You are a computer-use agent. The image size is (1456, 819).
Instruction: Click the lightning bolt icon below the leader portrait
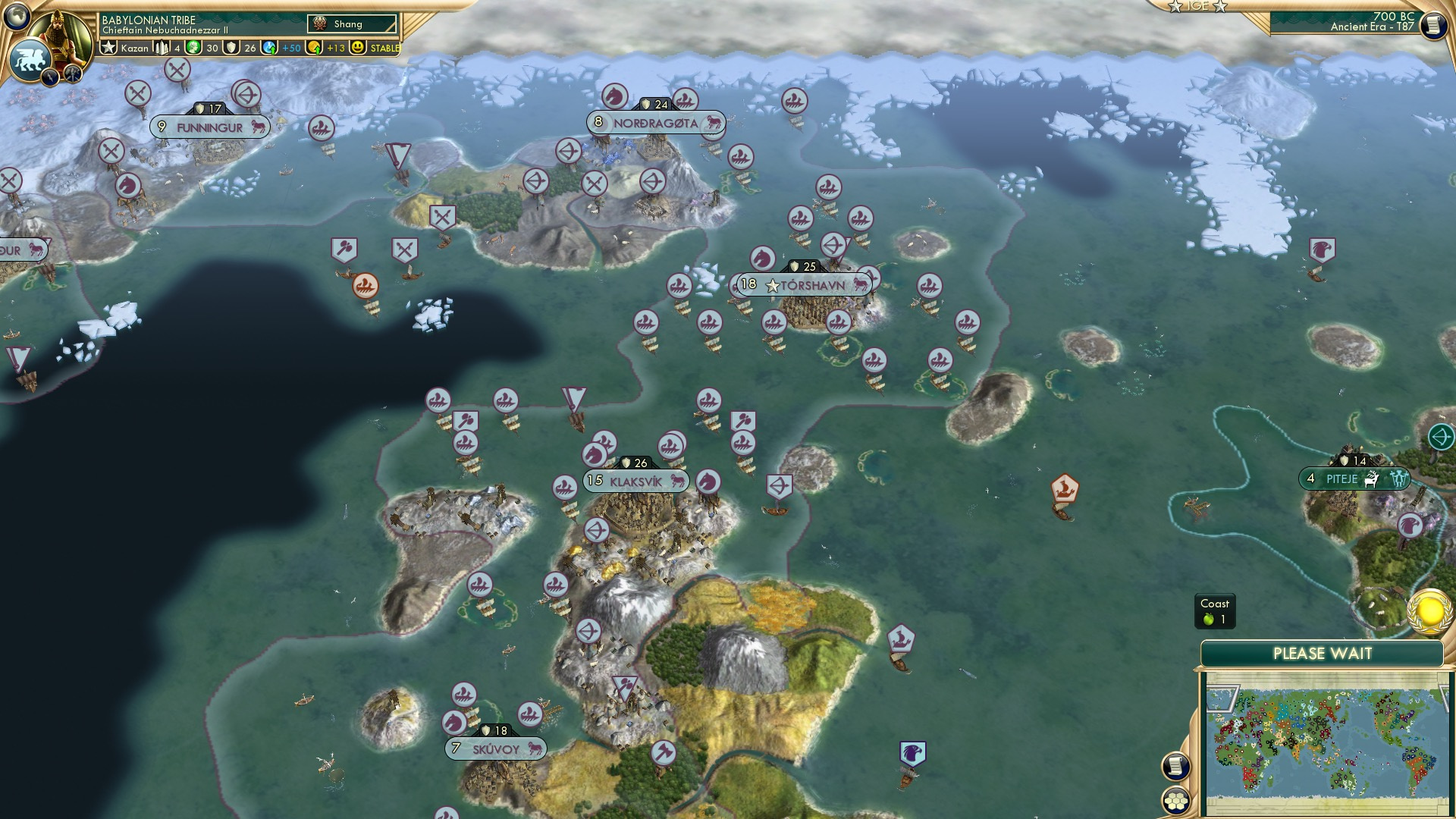49,76
